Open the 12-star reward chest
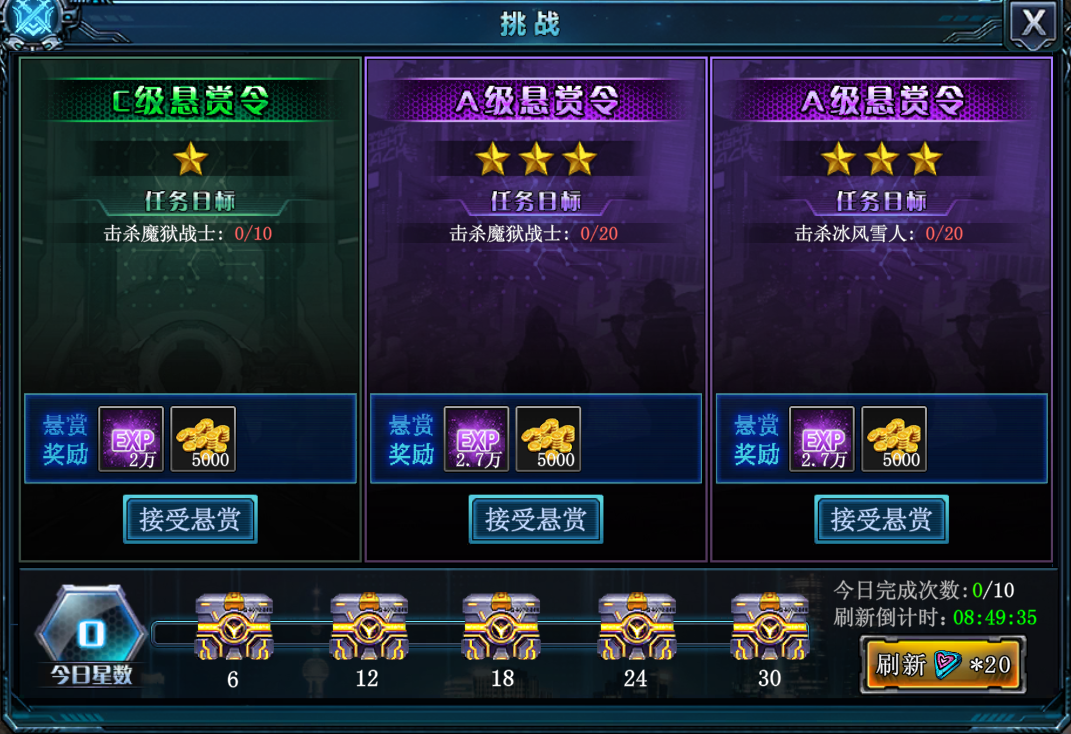The height and width of the screenshot is (734, 1071). 368,627
